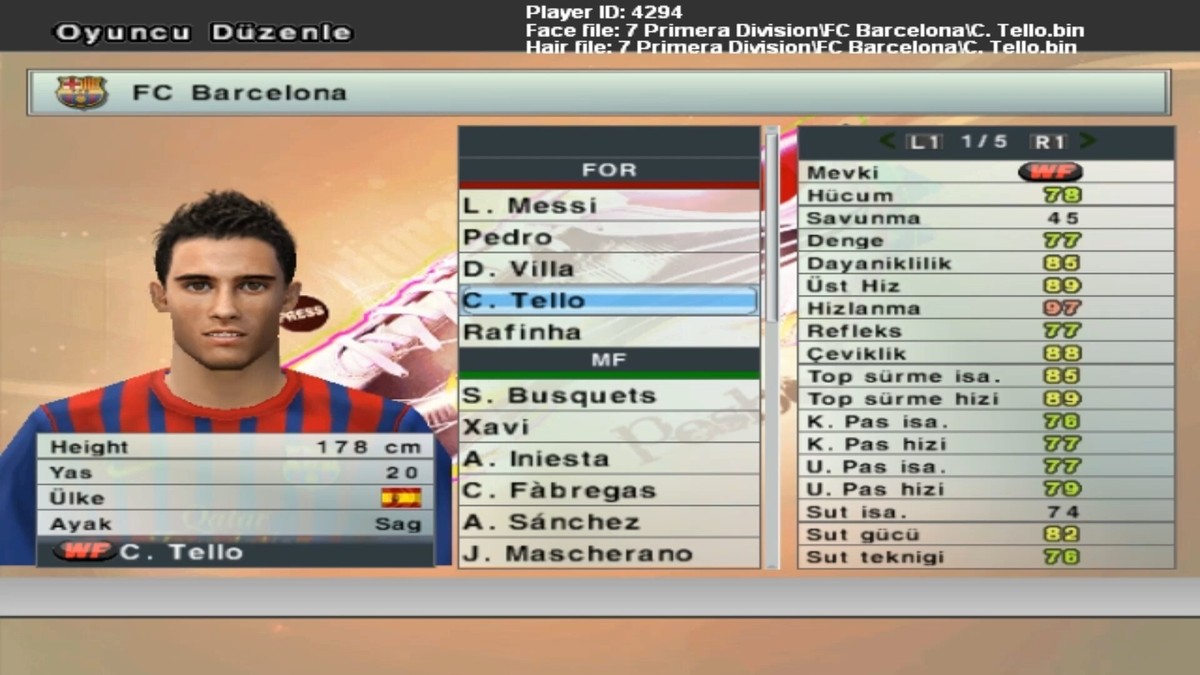Select C. Fàbregas from the roster
Image resolution: width=1200 pixels, height=675 pixels.
point(608,490)
